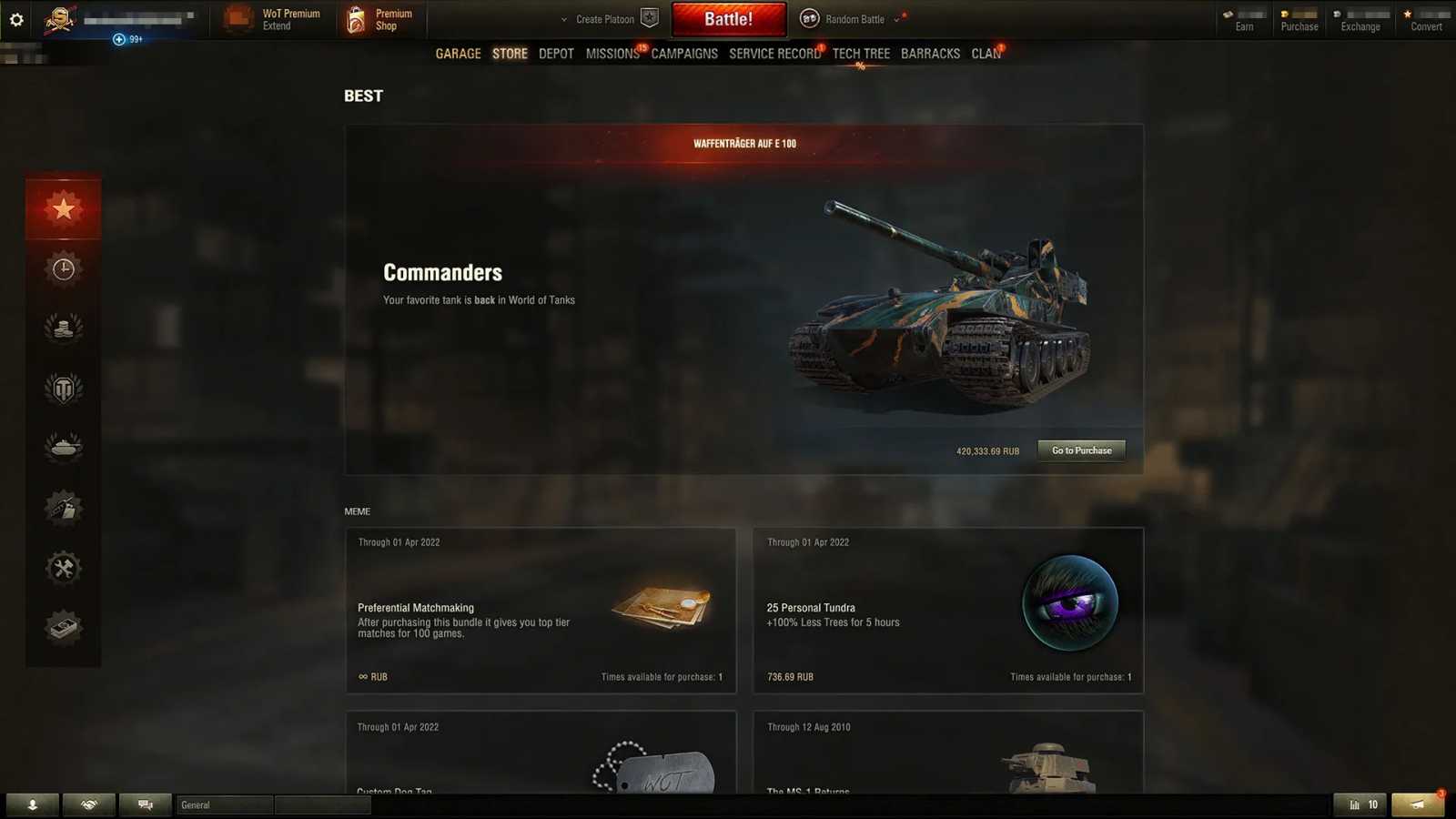The image size is (1456, 819).
Task: Select the shells and consumables category icon
Action: point(63,508)
